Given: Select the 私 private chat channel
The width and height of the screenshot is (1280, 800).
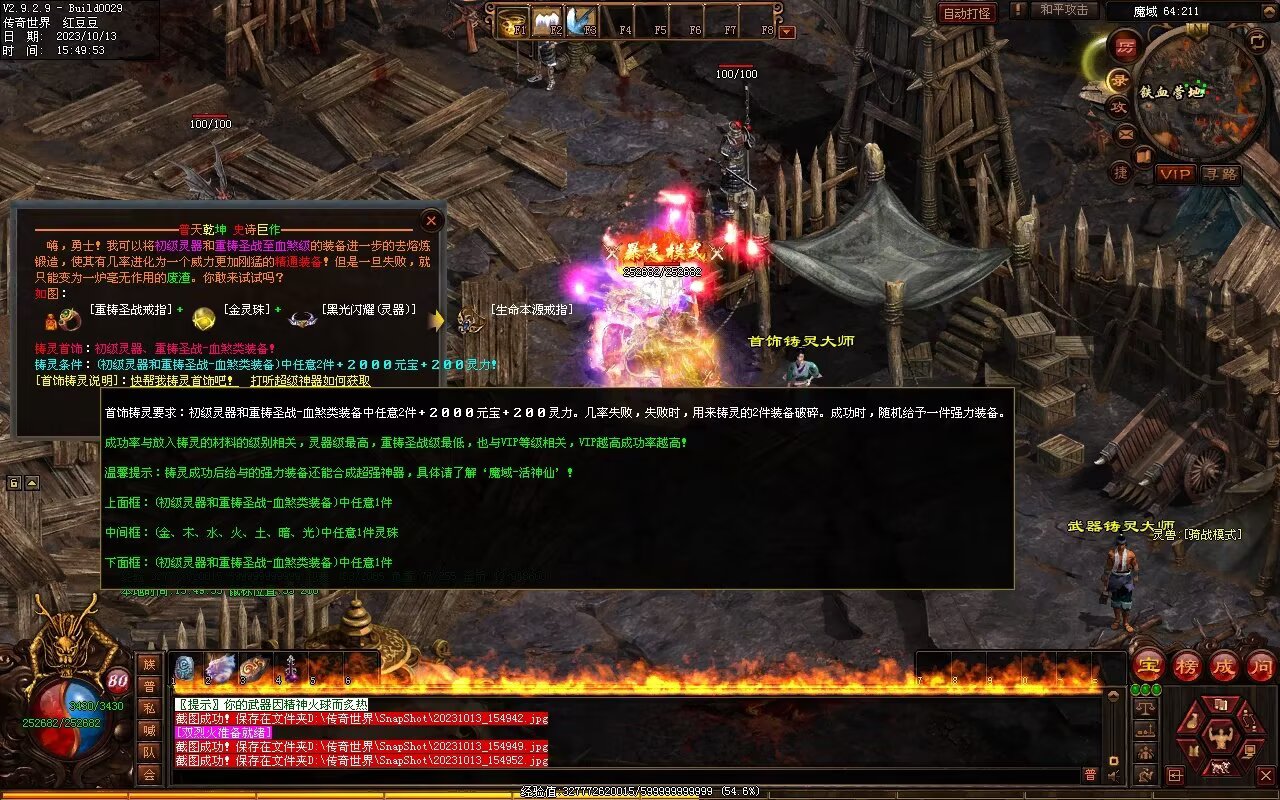Looking at the screenshot, I should point(149,708).
